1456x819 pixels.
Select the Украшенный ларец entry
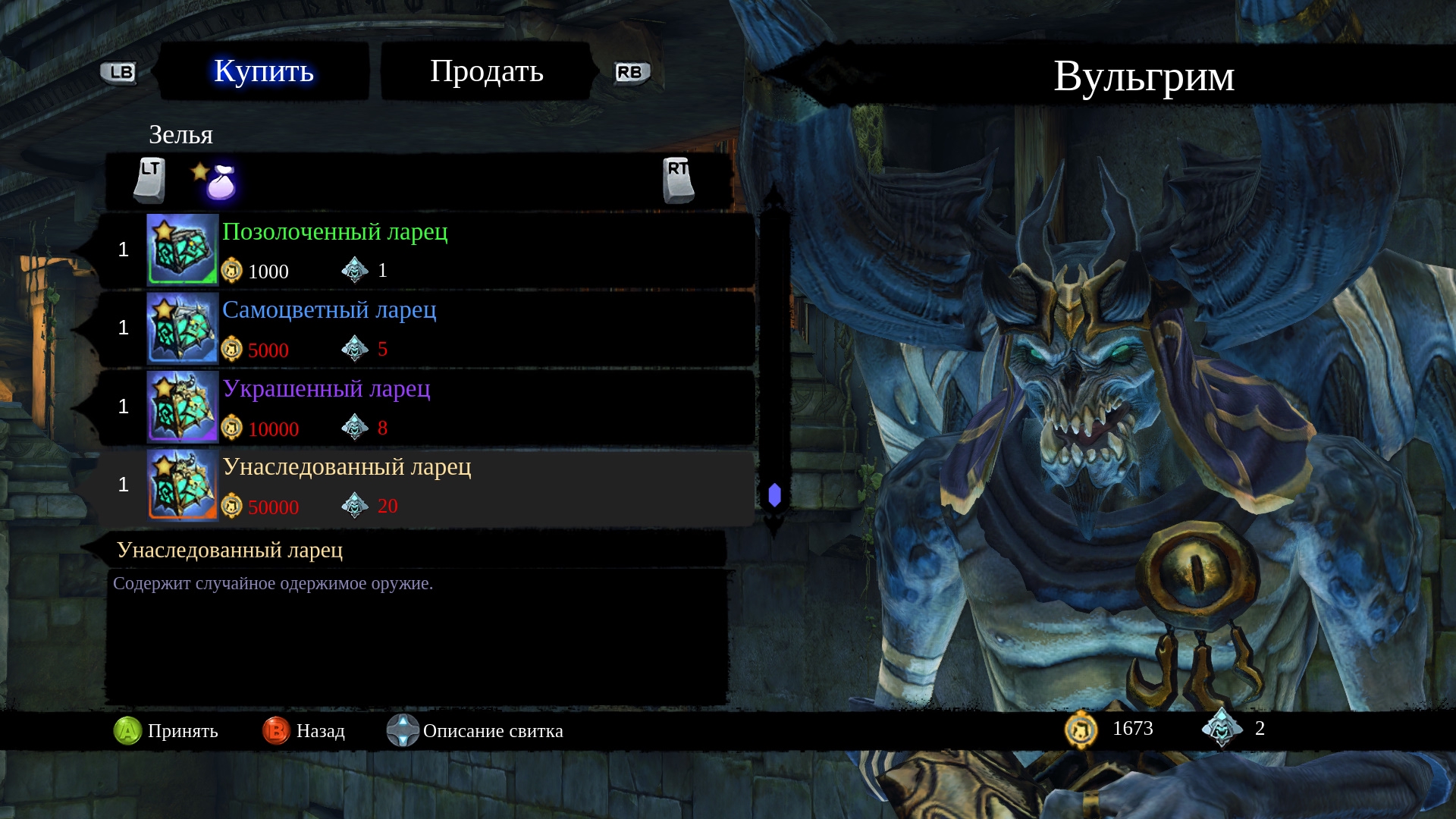425,408
